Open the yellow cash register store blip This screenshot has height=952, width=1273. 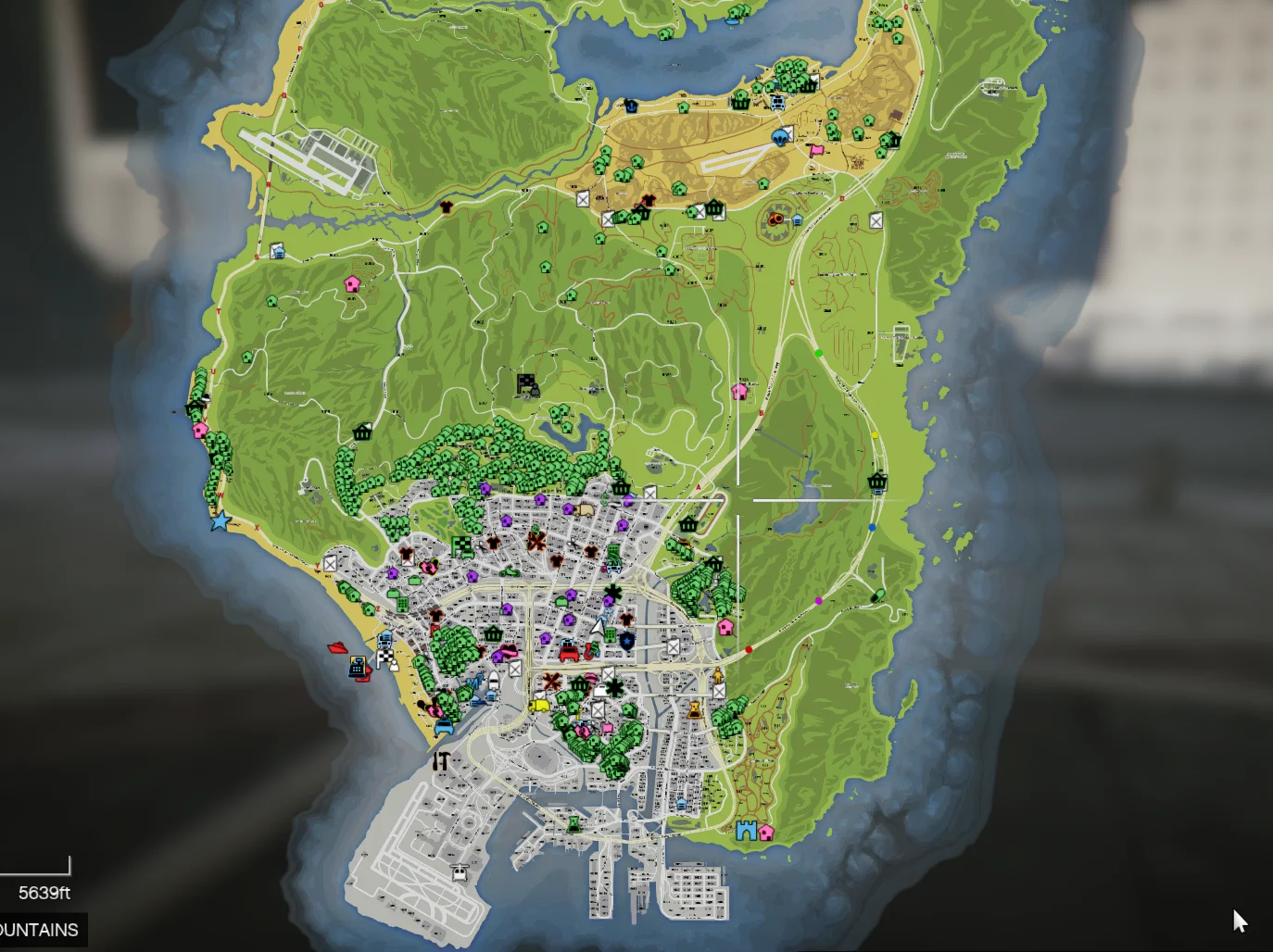tap(358, 667)
